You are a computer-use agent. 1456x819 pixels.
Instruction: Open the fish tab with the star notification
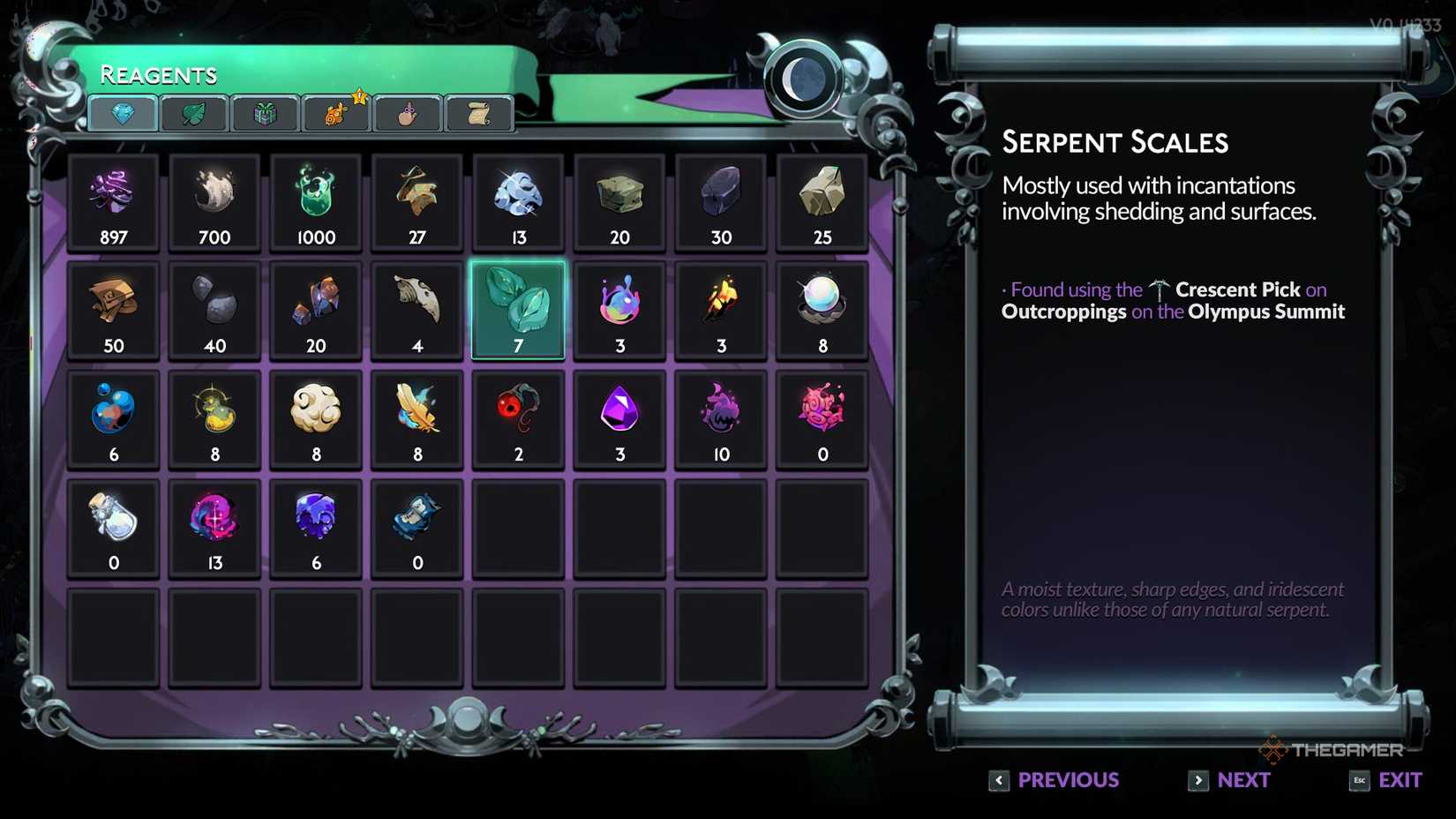tap(336, 113)
